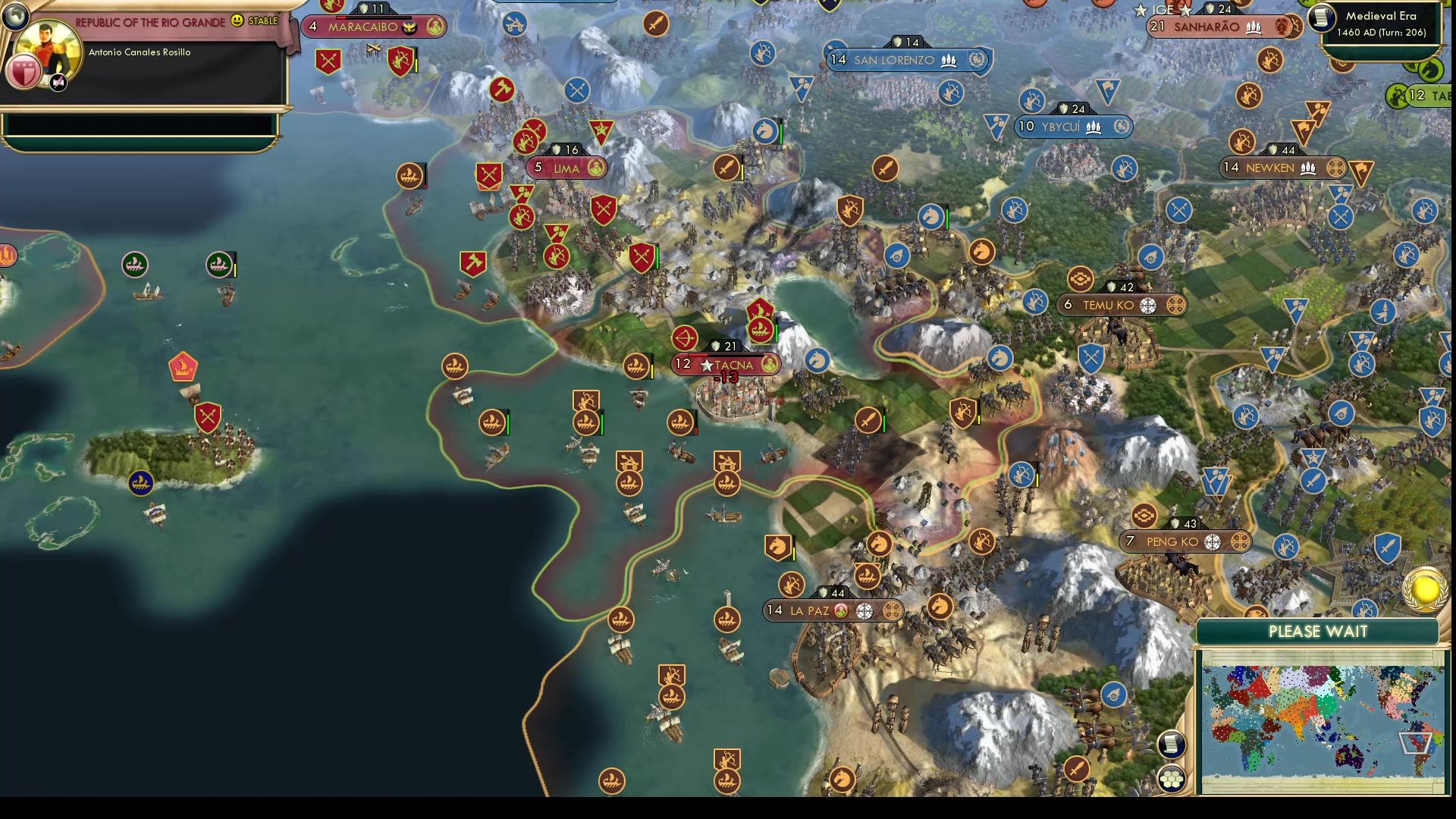Click the PLEASE WAIT banner
Screen dimensions: 1456x819
[1318, 631]
